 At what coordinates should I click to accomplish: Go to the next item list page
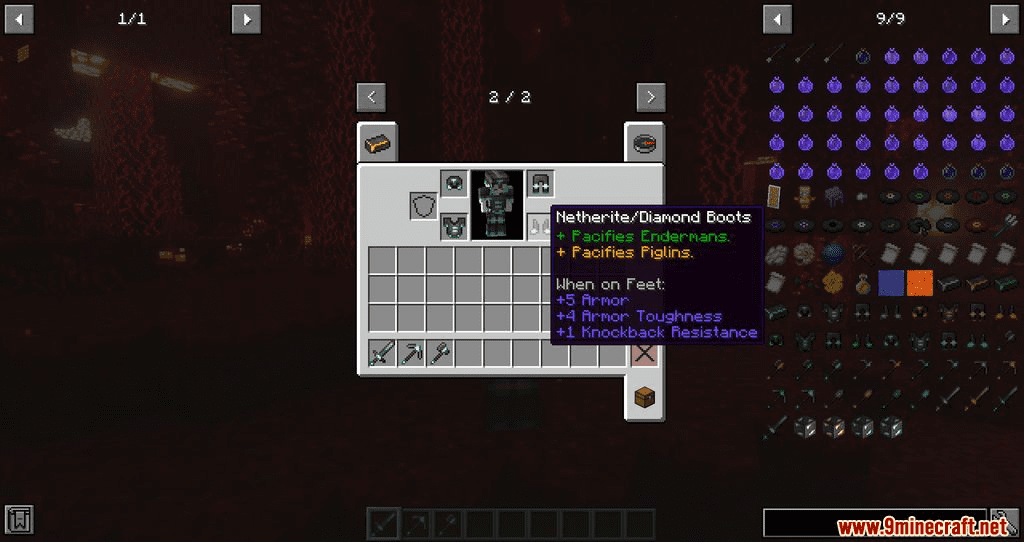[x=1005, y=19]
